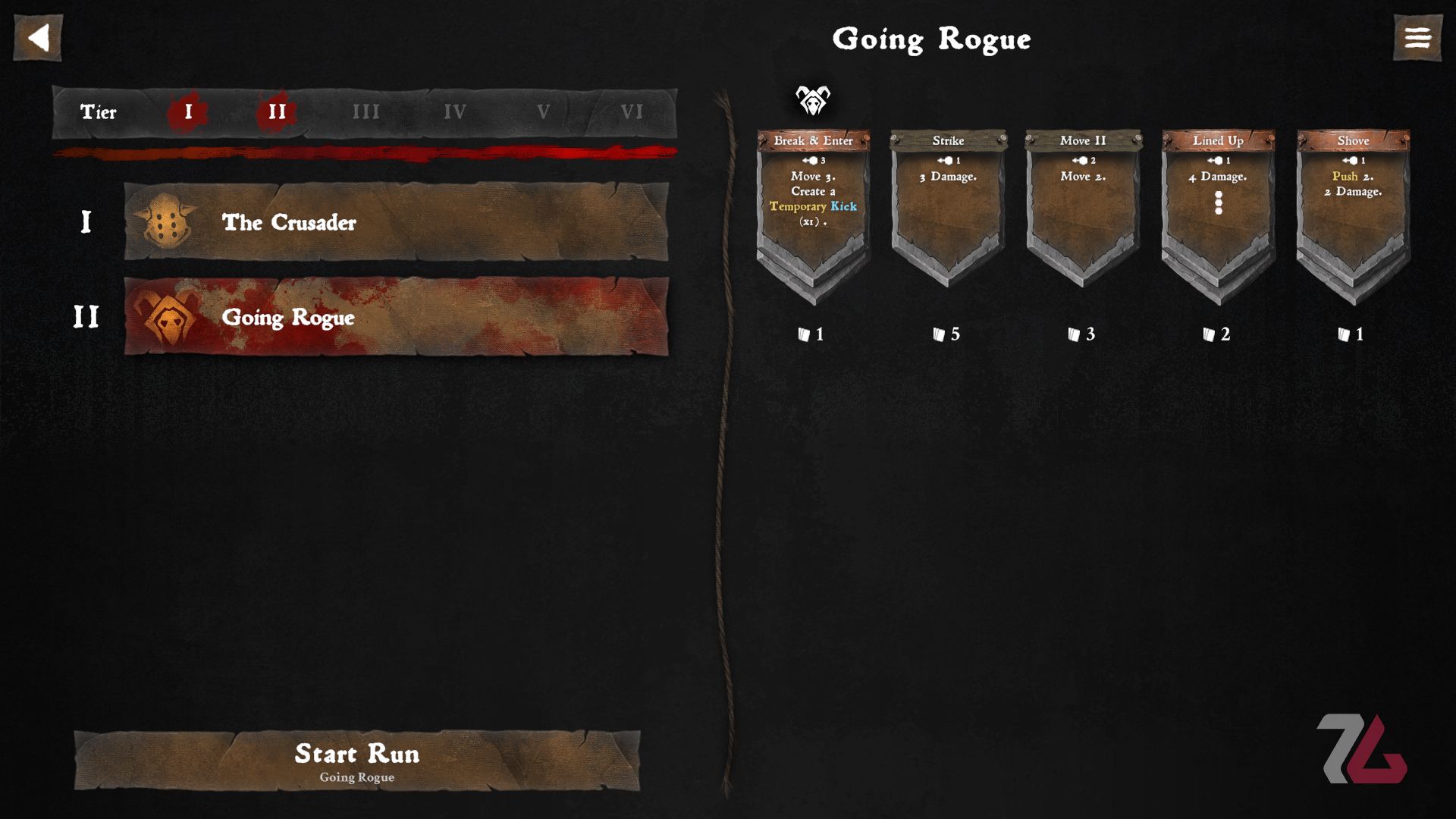Switch to the Tier III tab
The width and height of the screenshot is (1456, 819).
point(366,111)
